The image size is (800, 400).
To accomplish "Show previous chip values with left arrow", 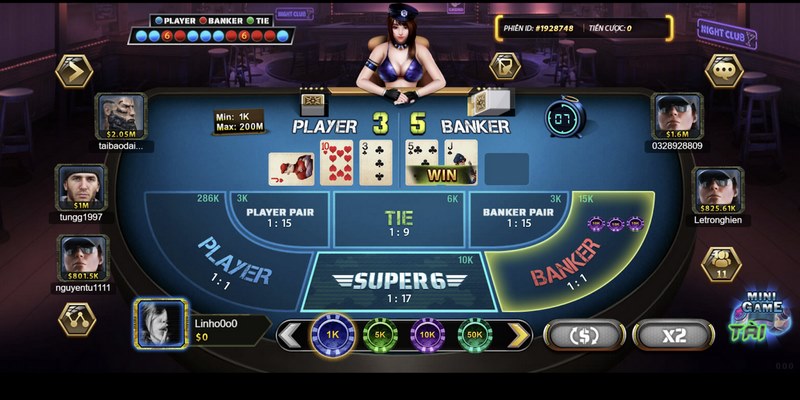I will (x=292, y=334).
